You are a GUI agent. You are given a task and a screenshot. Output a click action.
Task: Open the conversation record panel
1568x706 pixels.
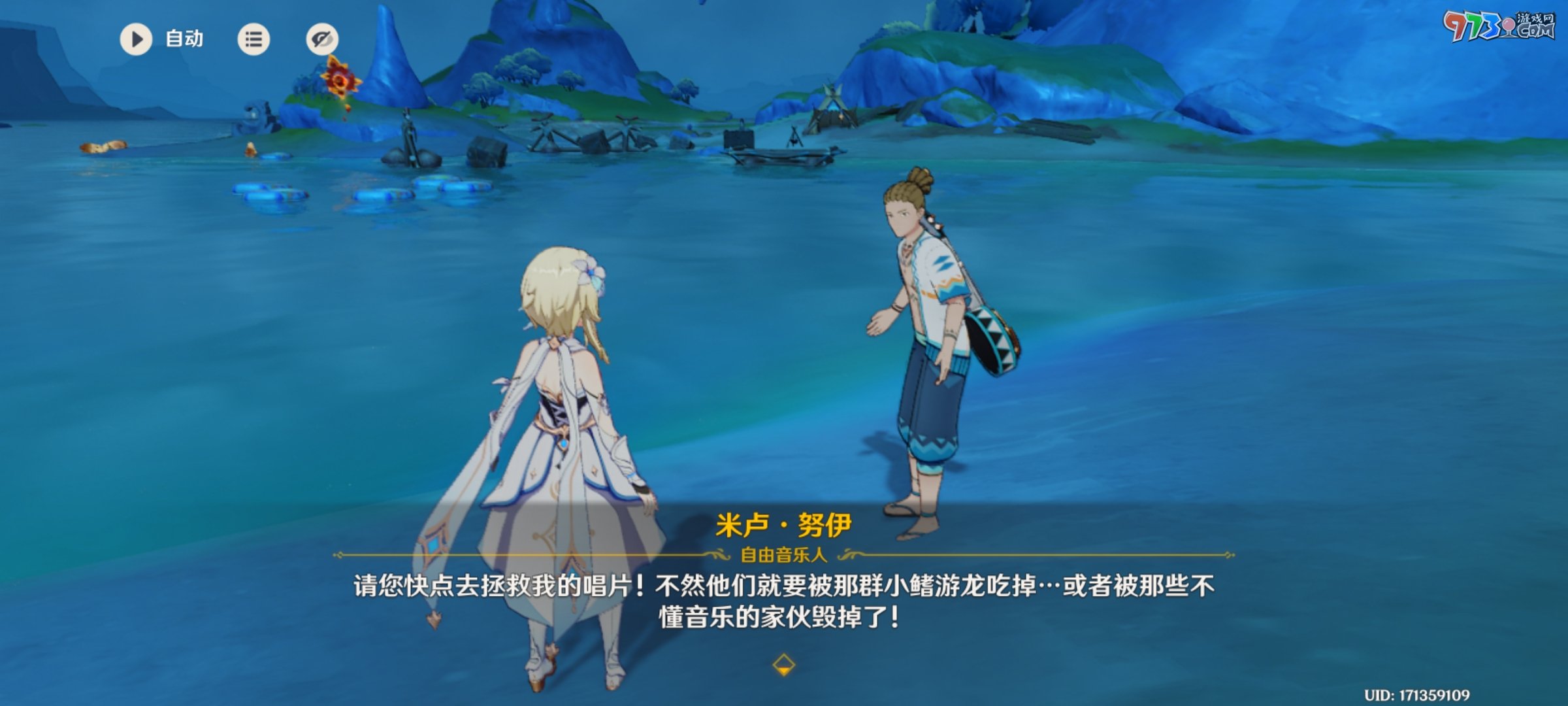pos(253,39)
